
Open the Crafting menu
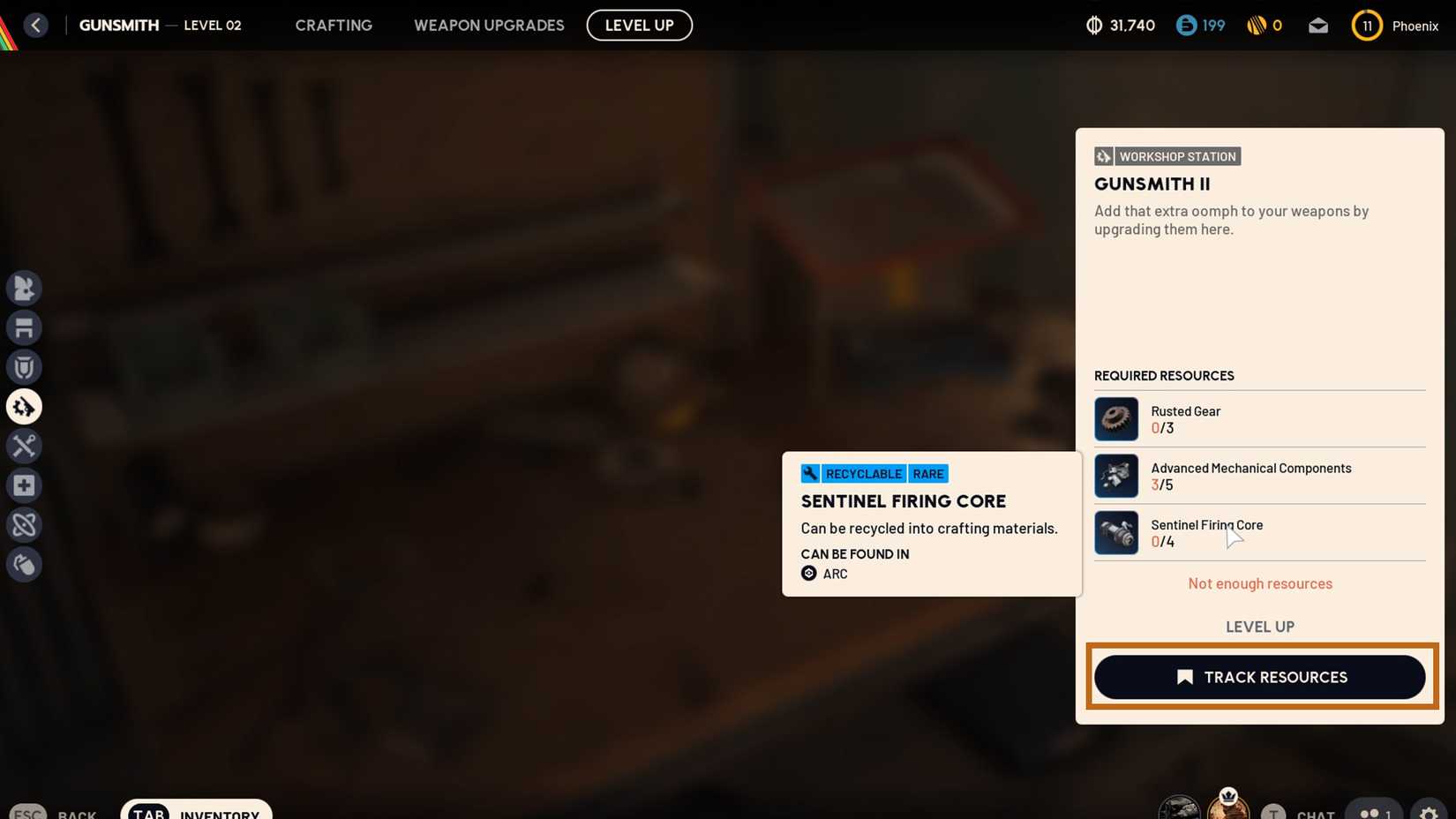point(333,25)
